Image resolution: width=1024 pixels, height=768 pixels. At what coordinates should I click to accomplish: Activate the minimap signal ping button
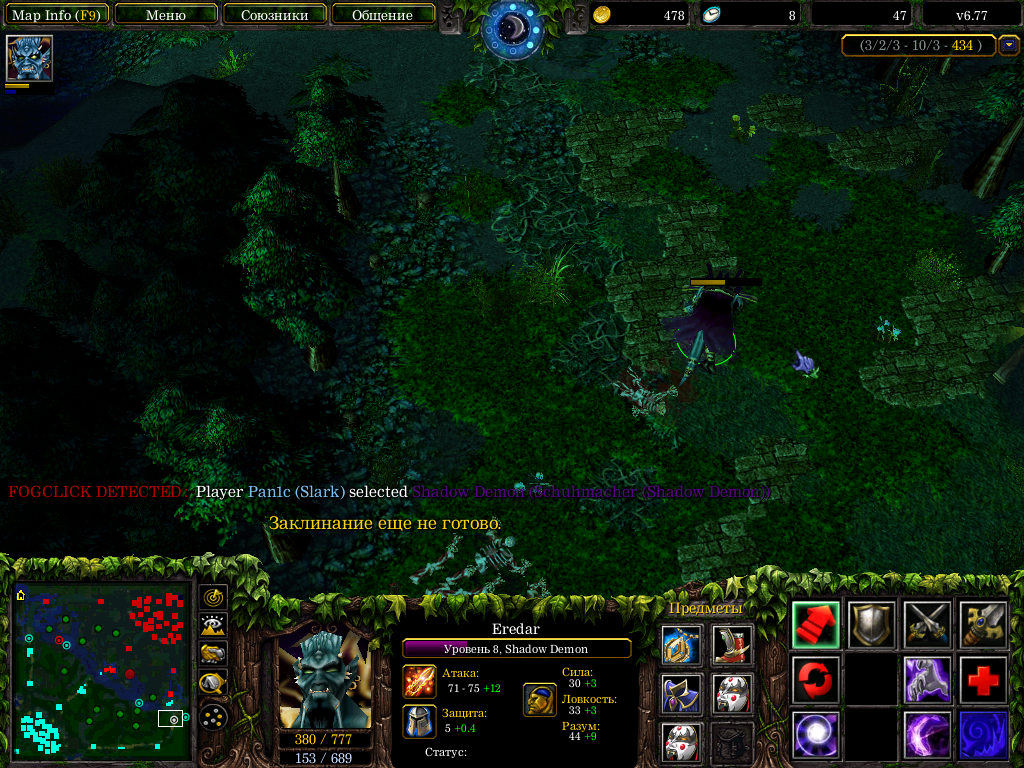213,598
